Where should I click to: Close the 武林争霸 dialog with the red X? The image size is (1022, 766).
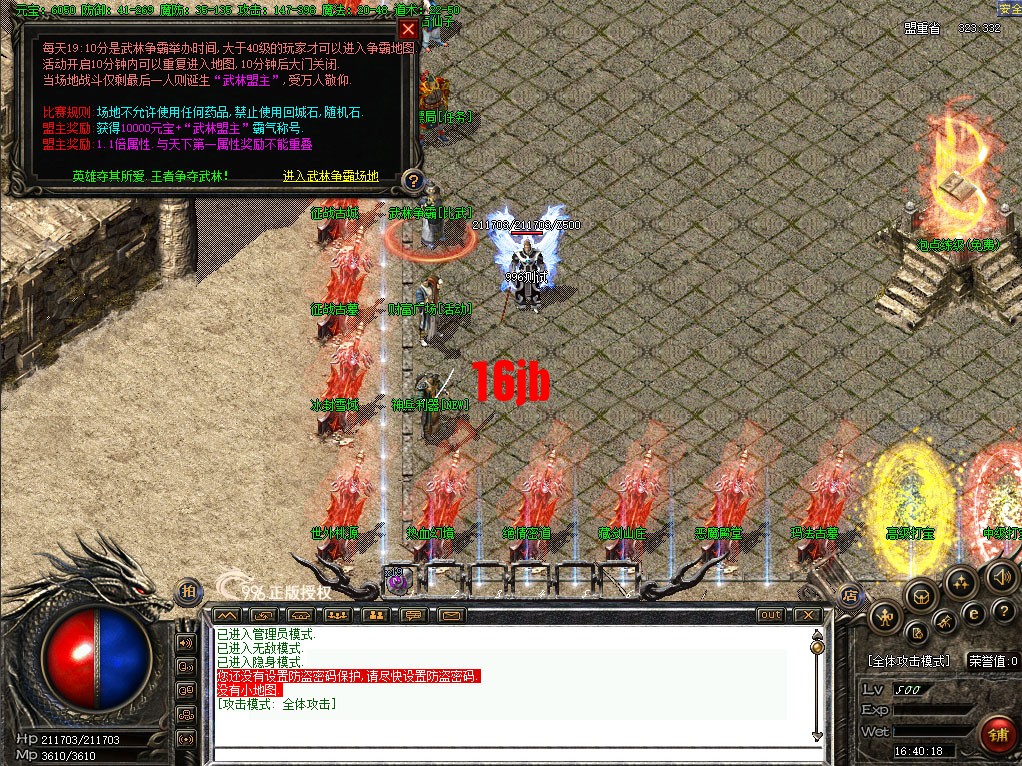(407, 29)
